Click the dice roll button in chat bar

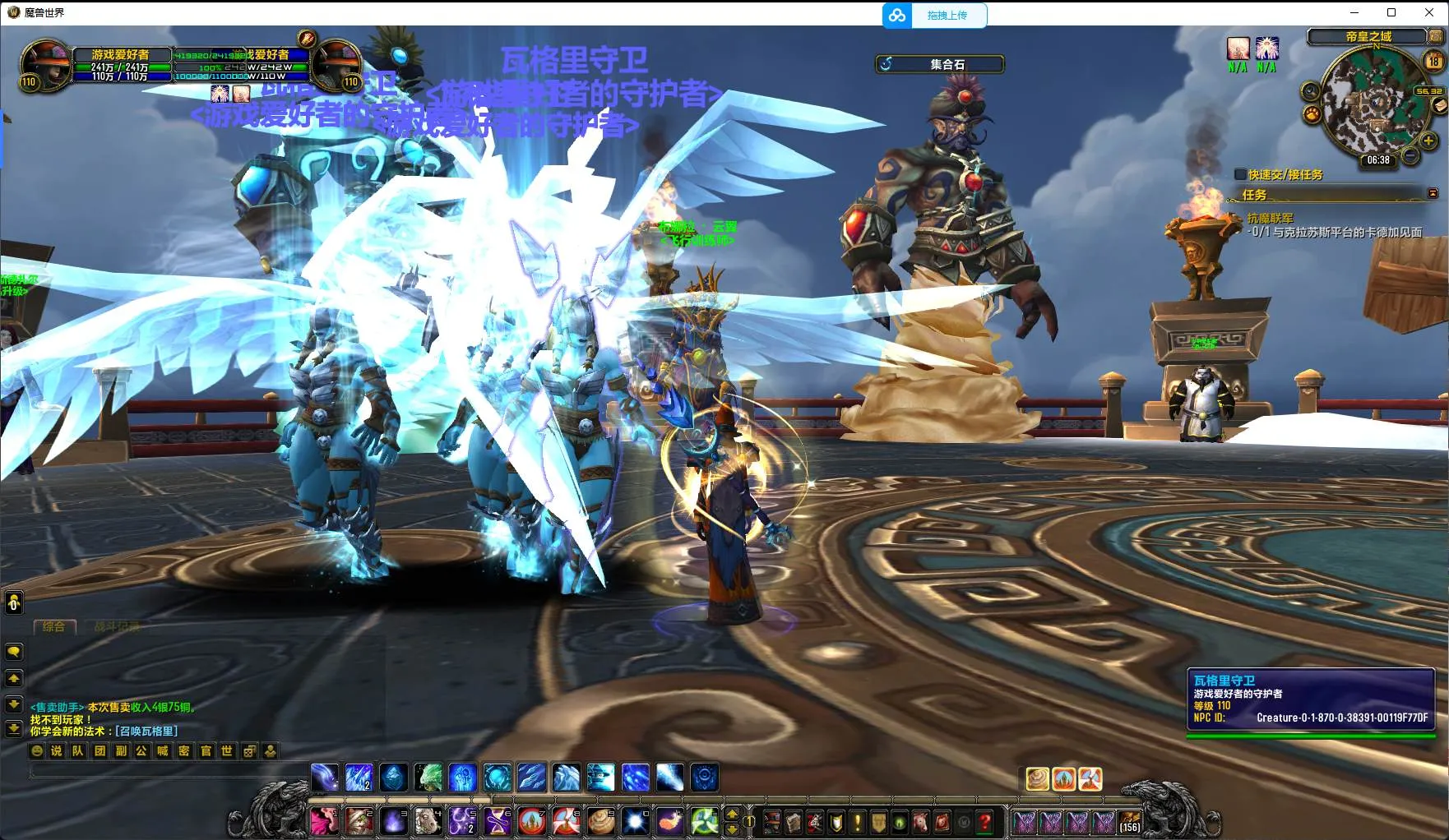pos(248,750)
